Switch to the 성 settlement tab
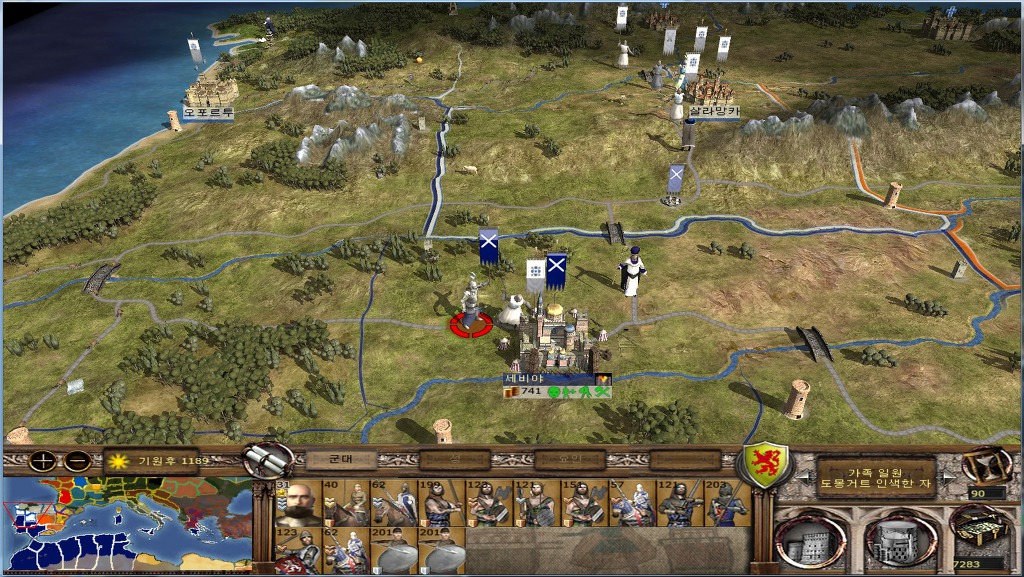1024x577 pixels. coord(453,460)
